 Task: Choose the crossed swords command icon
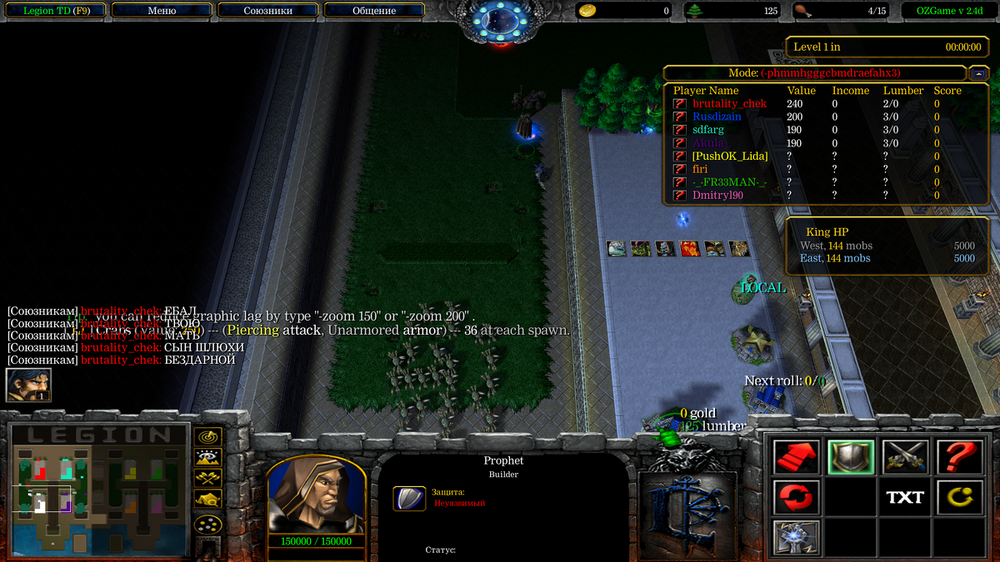905,457
